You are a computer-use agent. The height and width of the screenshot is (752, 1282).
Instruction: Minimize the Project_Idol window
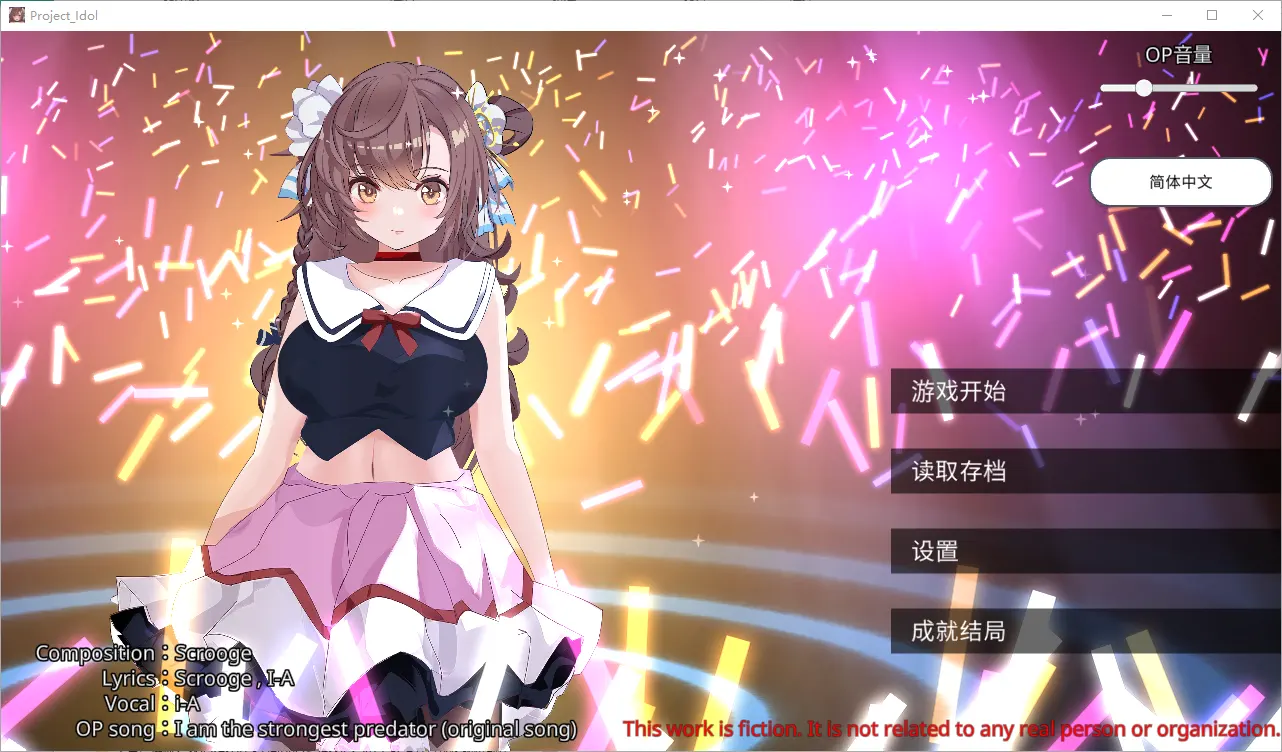coord(1166,15)
